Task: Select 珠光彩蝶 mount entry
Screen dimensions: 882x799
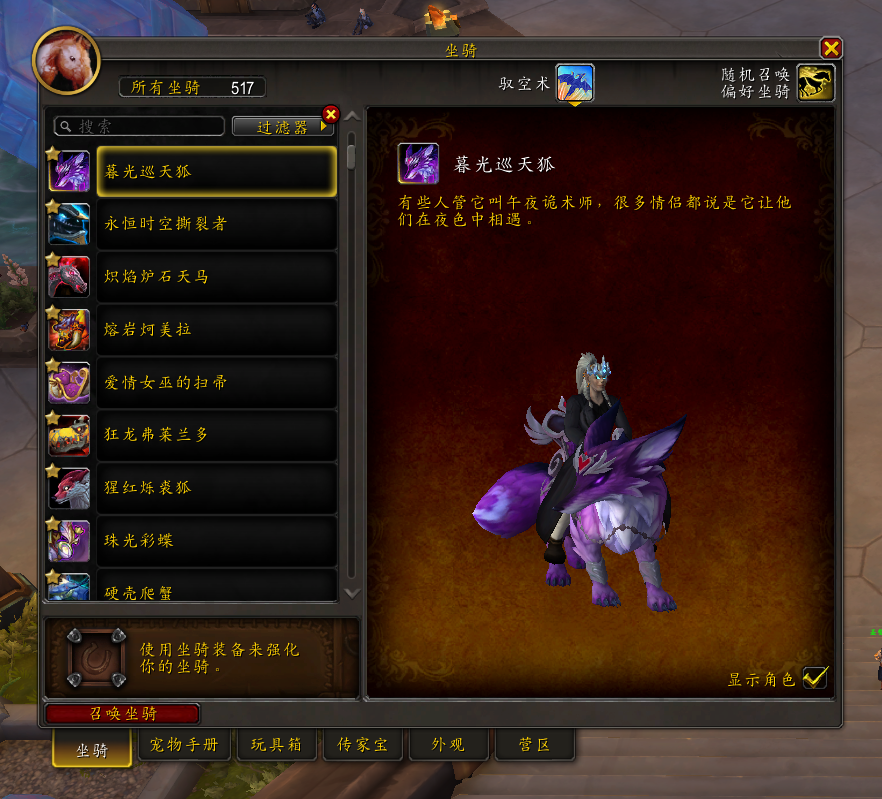Action: (216, 540)
